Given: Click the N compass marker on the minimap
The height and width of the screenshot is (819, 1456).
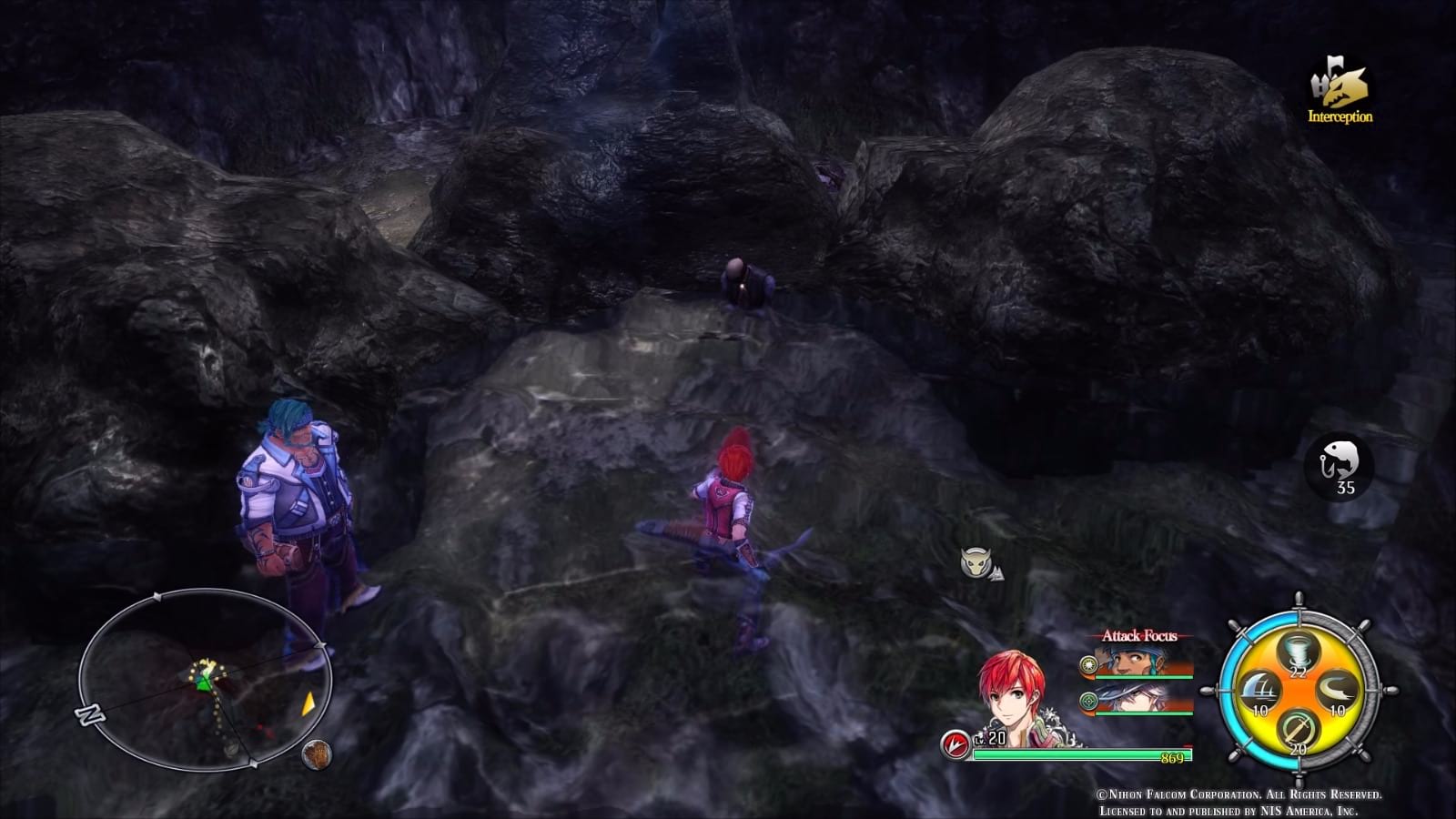Looking at the screenshot, I should tap(88, 714).
